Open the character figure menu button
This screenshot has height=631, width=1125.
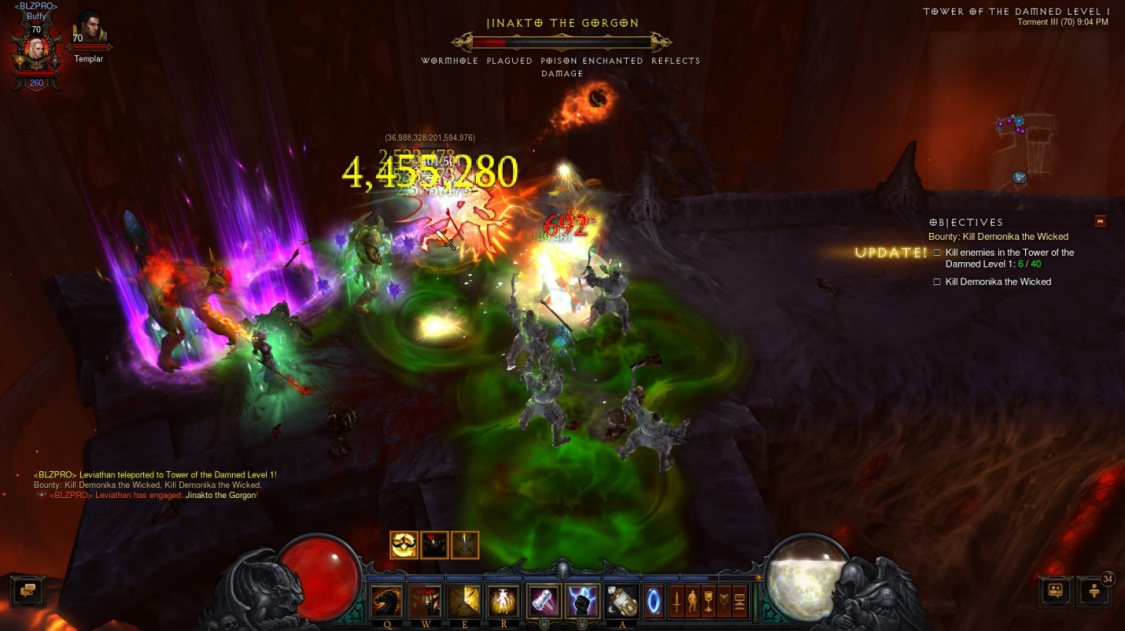pyautogui.click(x=692, y=601)
